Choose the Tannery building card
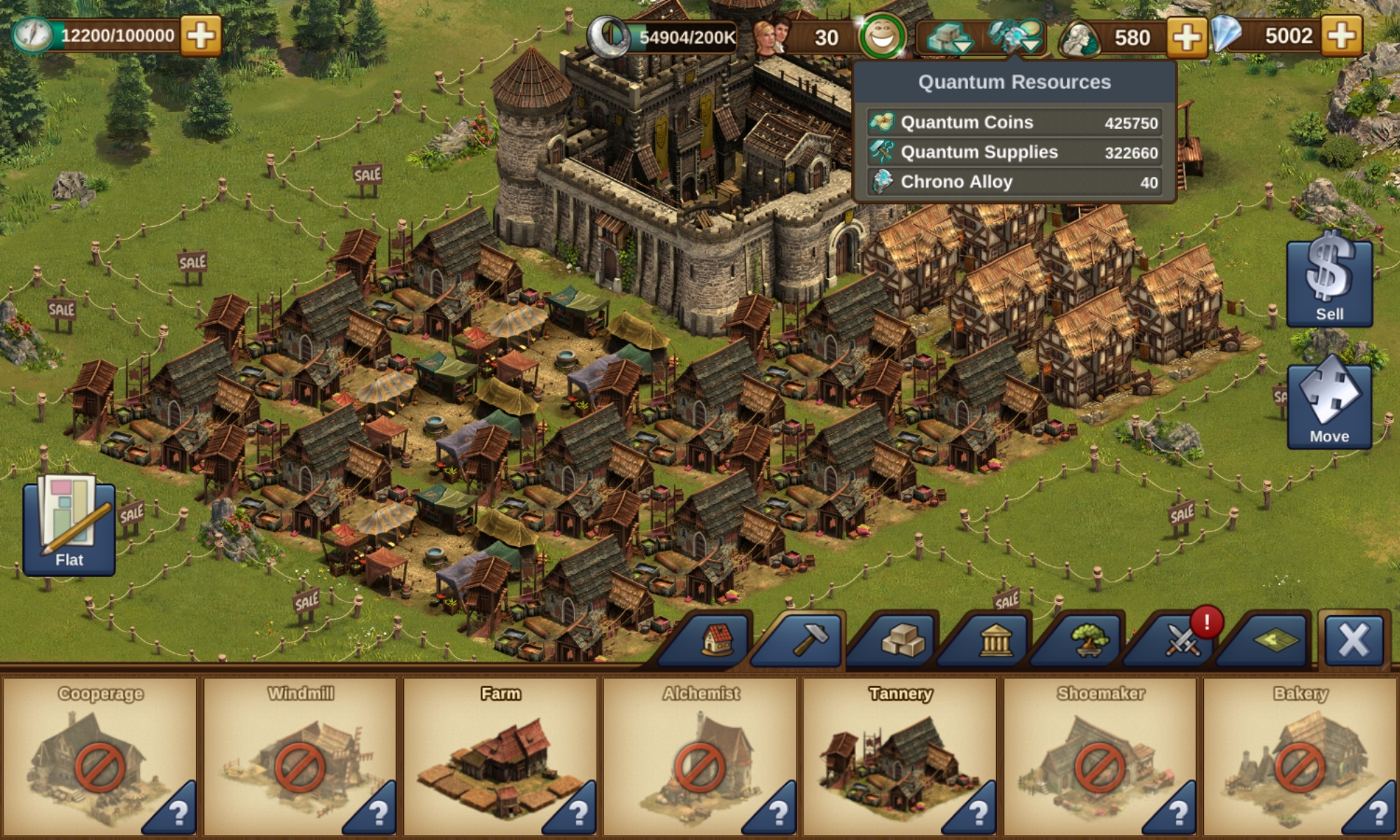This screenshot has width=1400, height=840. pyautogui.click(x=899, y=756)
